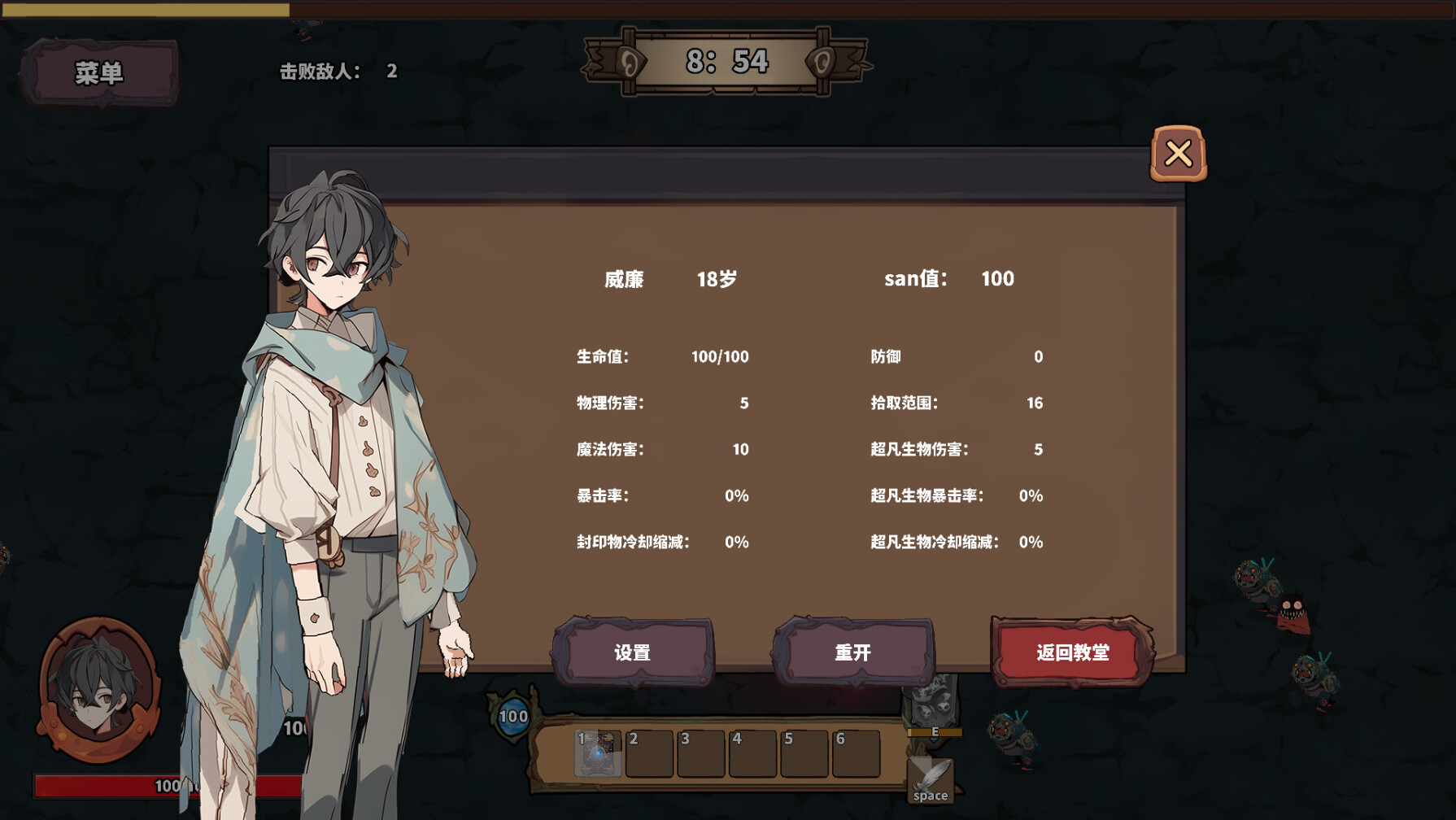Select the san值 100 stat text
1456x820 pixels.
point(948,279)
